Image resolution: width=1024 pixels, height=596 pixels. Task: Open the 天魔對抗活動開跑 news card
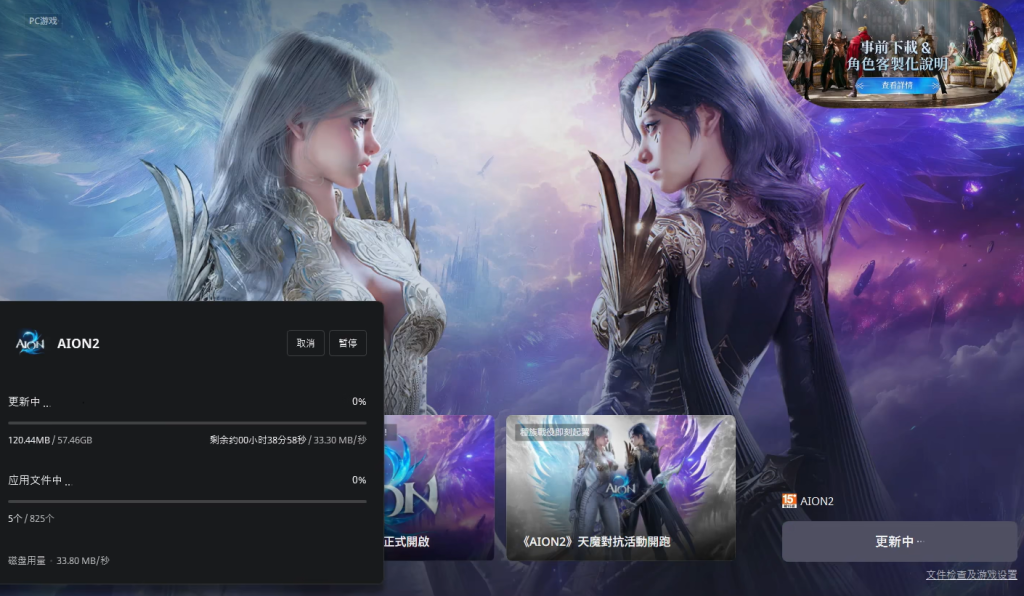pyautogui.click(x=620, y=487)
